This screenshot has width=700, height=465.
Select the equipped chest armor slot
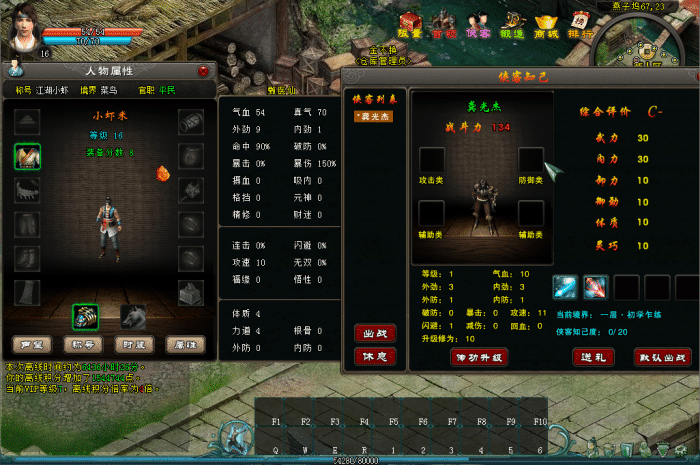click(27, 156)
